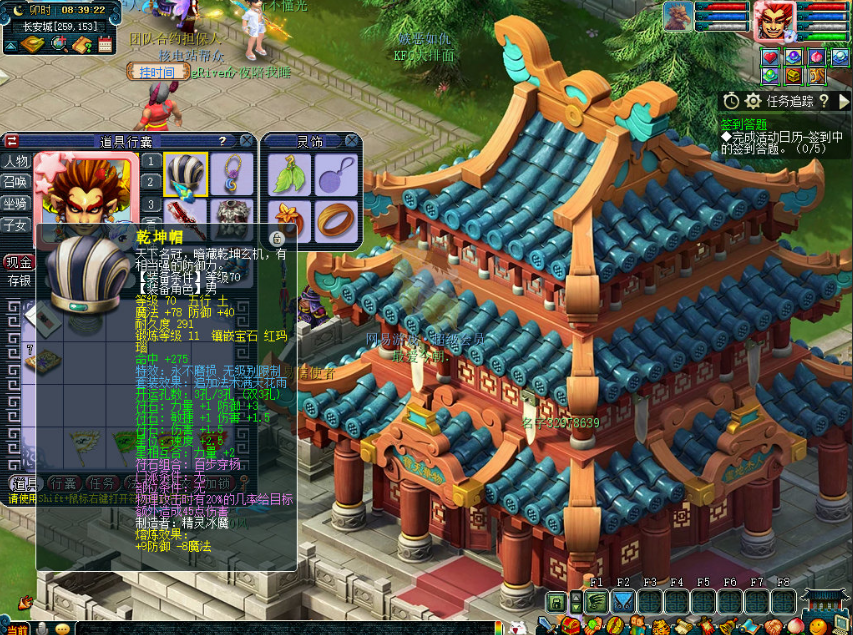This screenshot has height=635, width=853.
Task: Click the 挂时间 button
Action: 157,72
